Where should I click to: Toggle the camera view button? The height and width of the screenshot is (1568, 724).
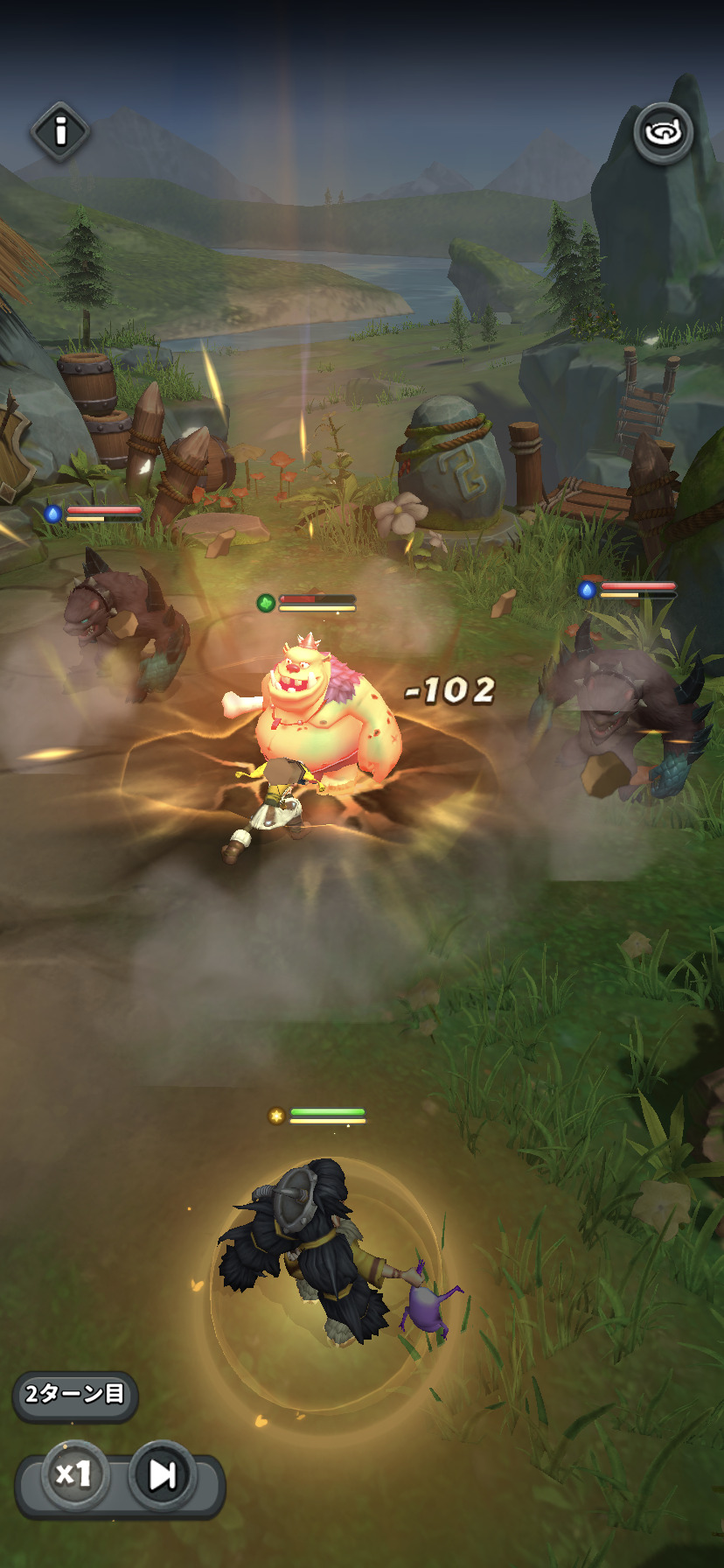click(663, 133)
